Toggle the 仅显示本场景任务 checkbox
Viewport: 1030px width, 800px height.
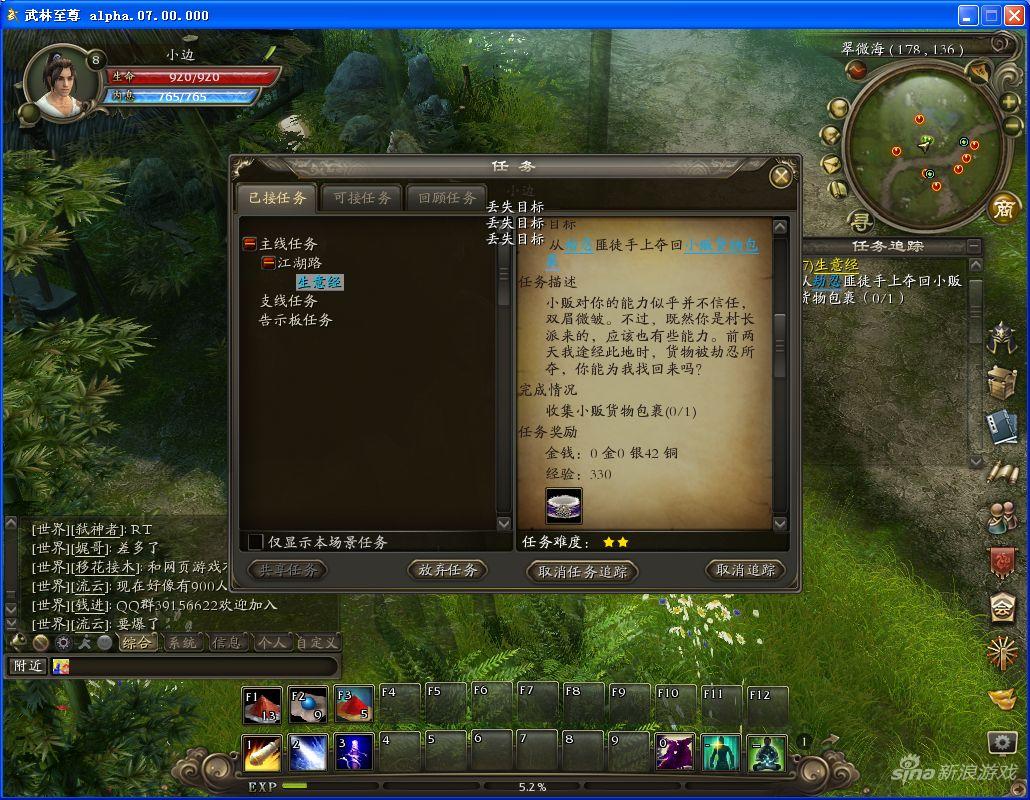[256, 542]
